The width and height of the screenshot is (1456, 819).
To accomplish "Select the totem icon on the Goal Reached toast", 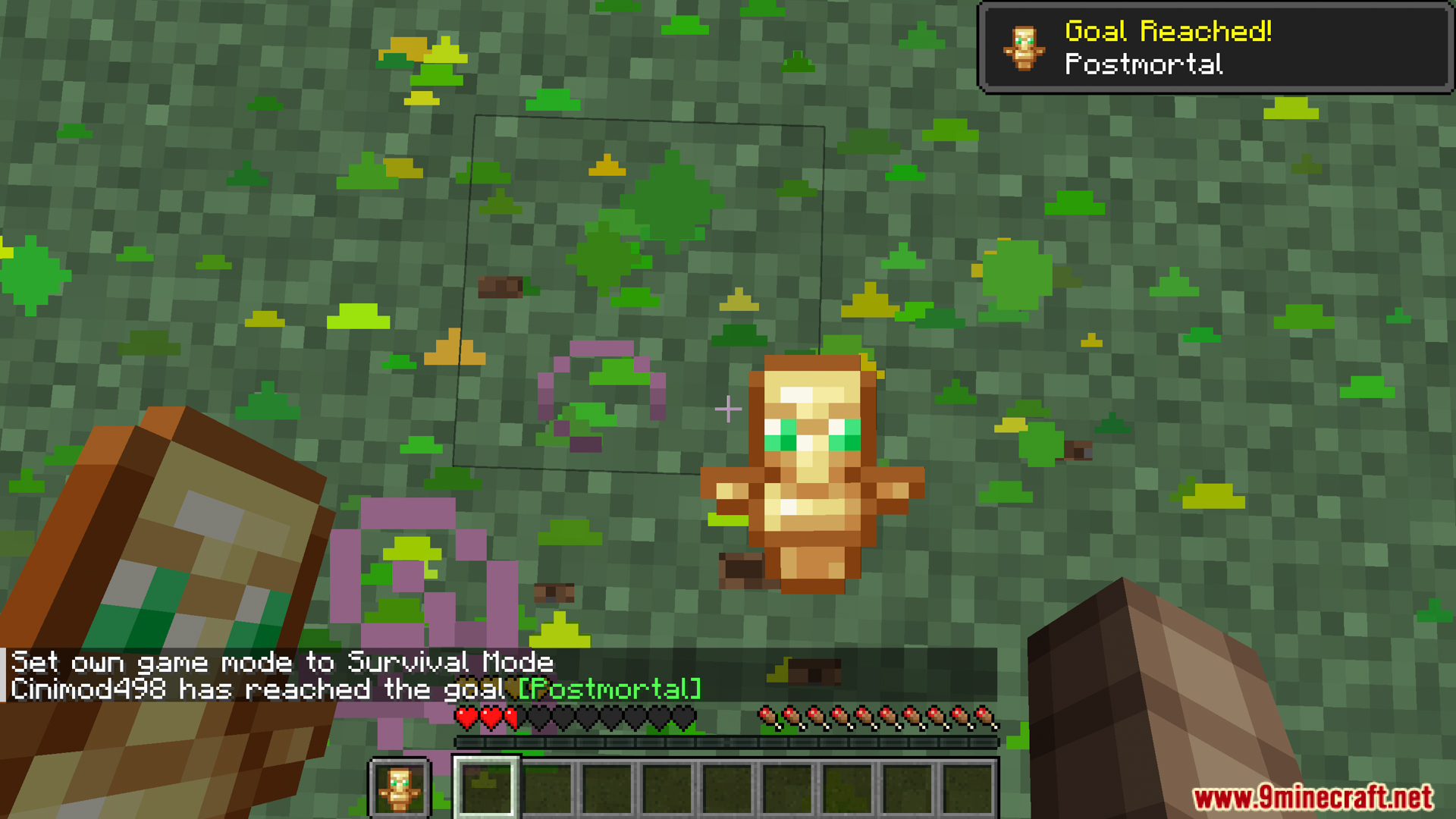I will click(1025, 47).
